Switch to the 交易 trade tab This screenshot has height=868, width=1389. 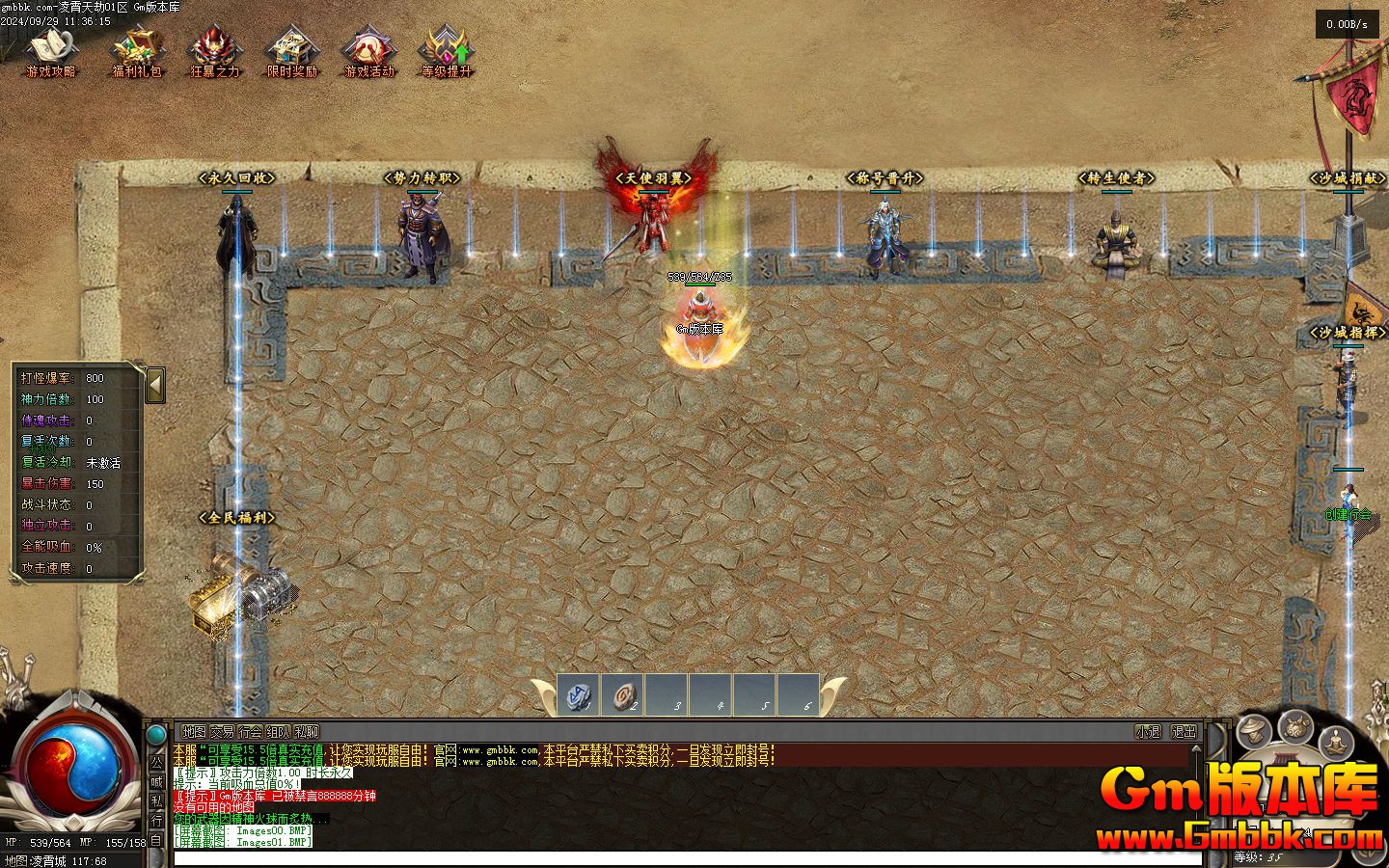coord(223,732)
